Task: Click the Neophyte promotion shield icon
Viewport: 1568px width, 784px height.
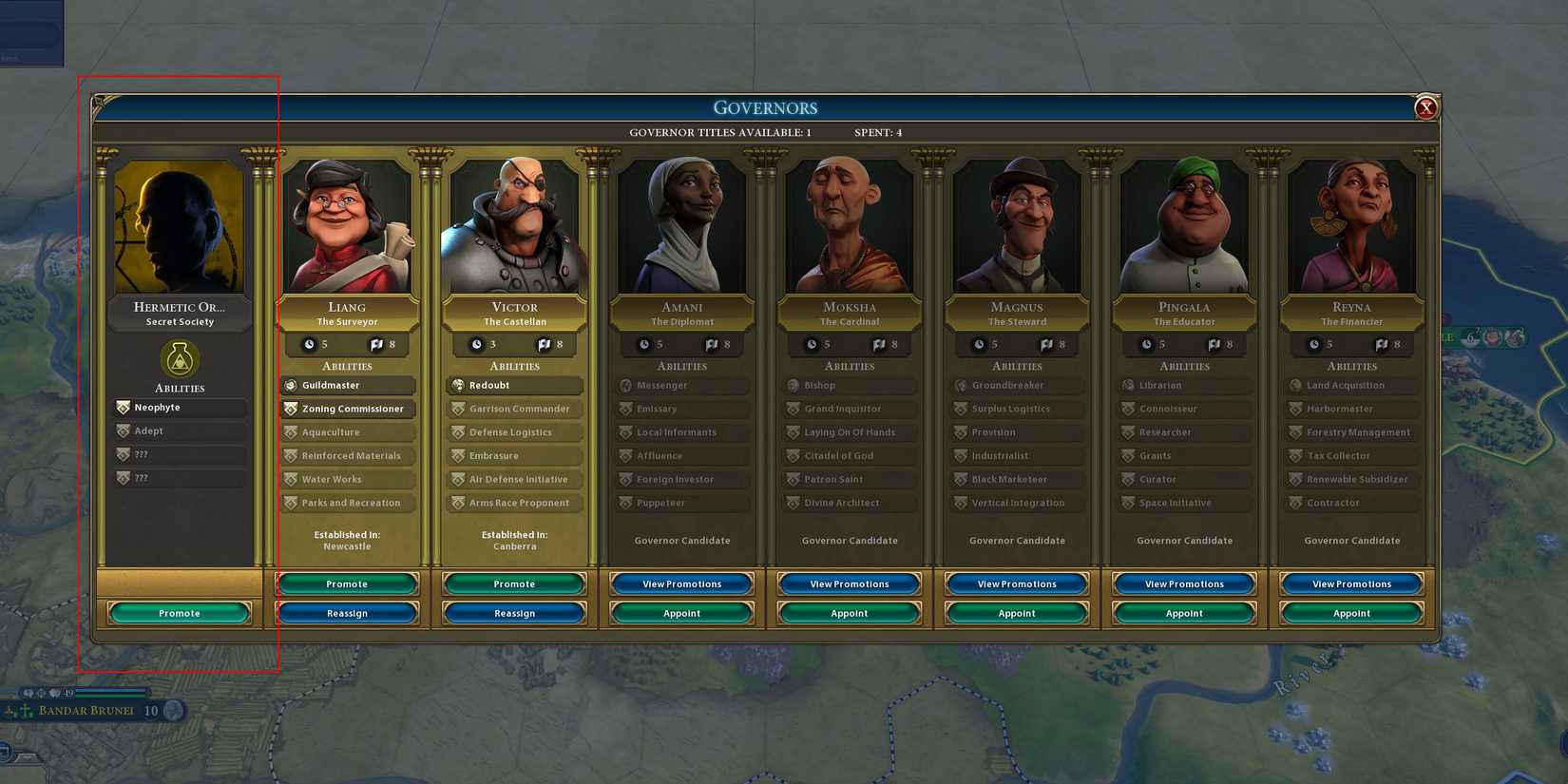Action: pos(124,408)
